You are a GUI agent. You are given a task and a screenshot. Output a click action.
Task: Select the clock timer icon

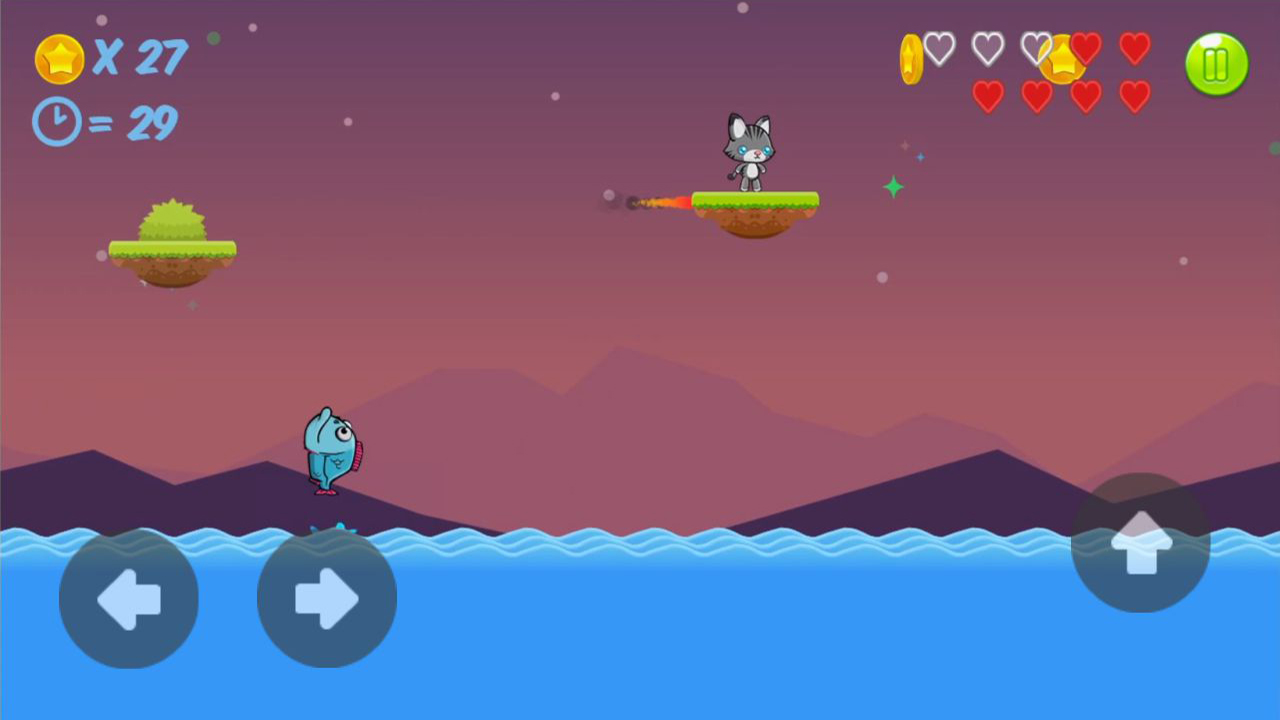click(x=55, y=122)
